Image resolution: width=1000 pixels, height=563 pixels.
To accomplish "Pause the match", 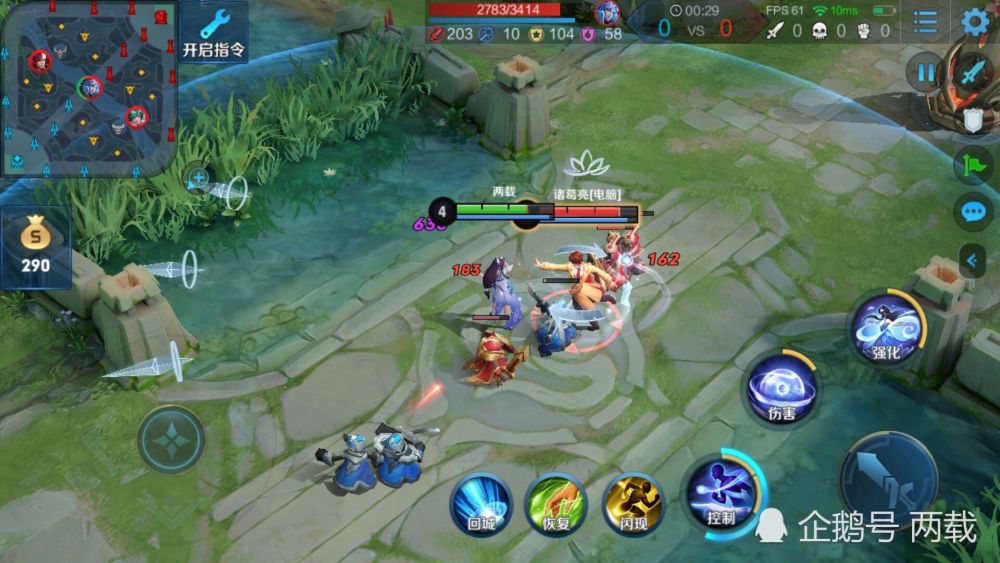I will (927, 72).
